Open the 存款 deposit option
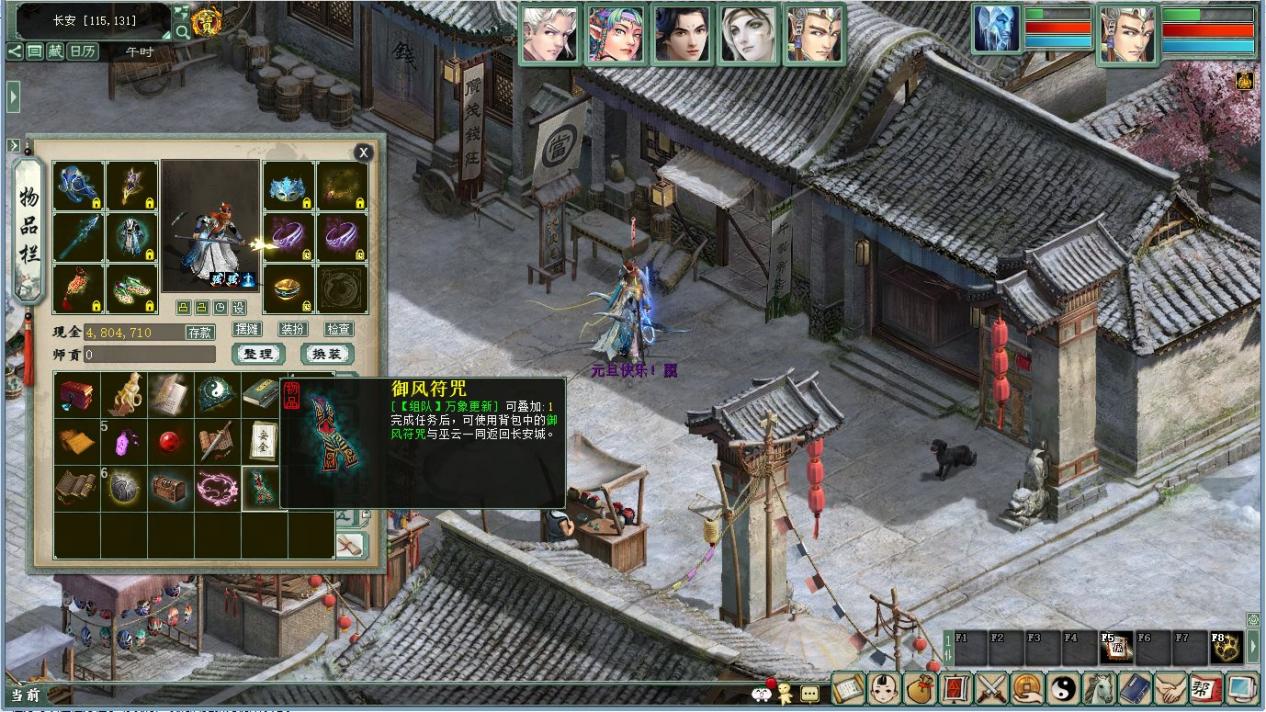 tap(199, 331)
